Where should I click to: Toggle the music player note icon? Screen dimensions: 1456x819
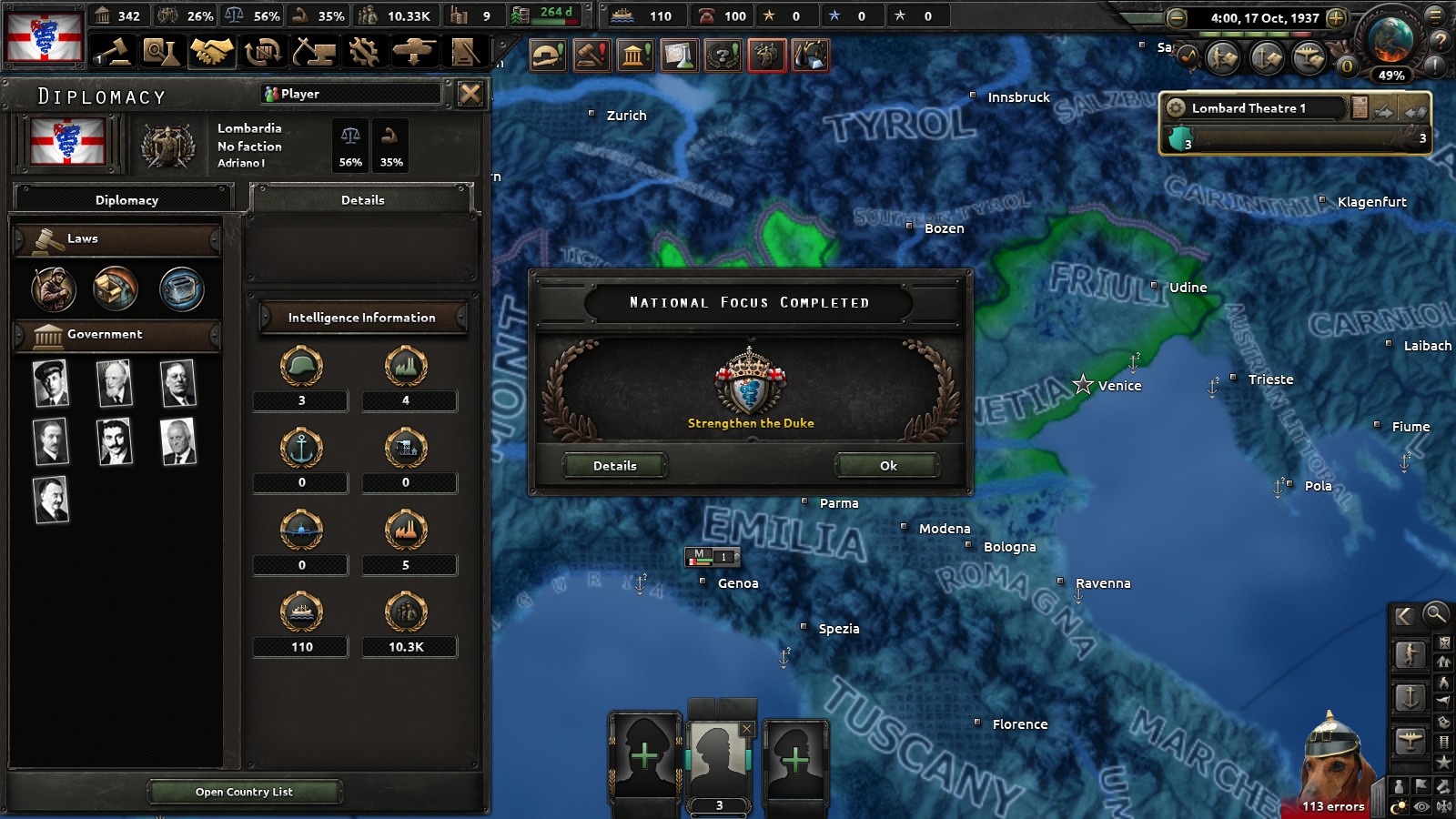point(1188,56)
